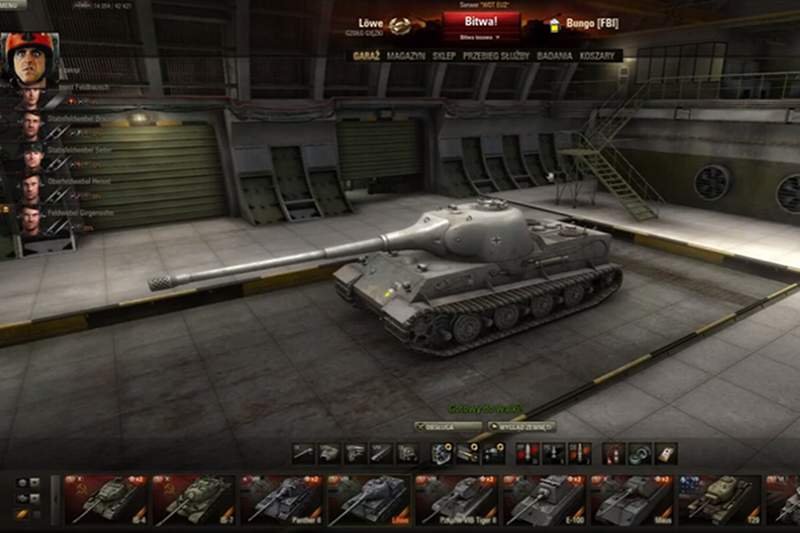This screenshot has height=533, width=800.
Task: Pick the Löwe tank in the carousel
Action: (x=369, y=500)
